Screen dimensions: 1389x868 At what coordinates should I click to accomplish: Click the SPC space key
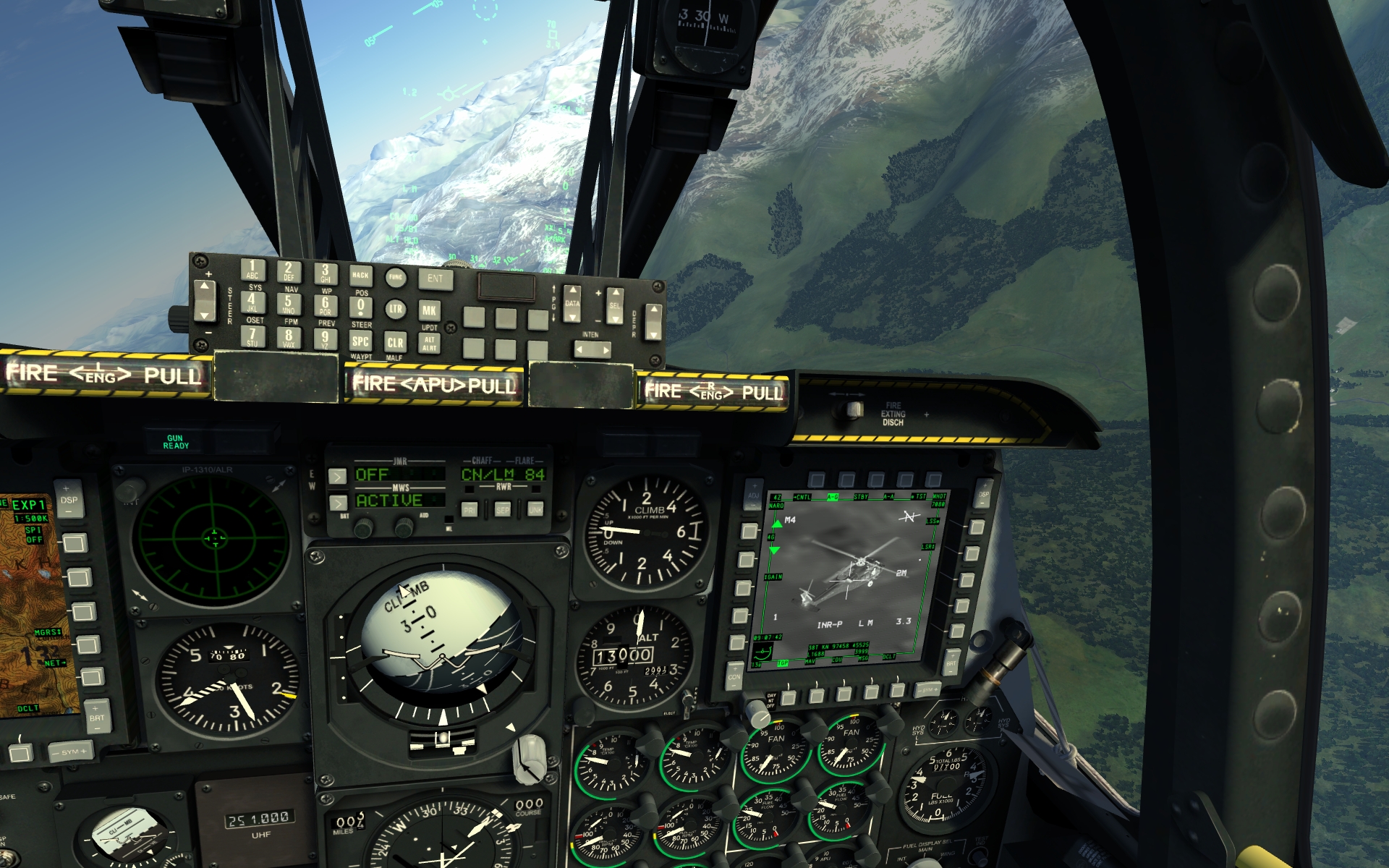point(360,341)
